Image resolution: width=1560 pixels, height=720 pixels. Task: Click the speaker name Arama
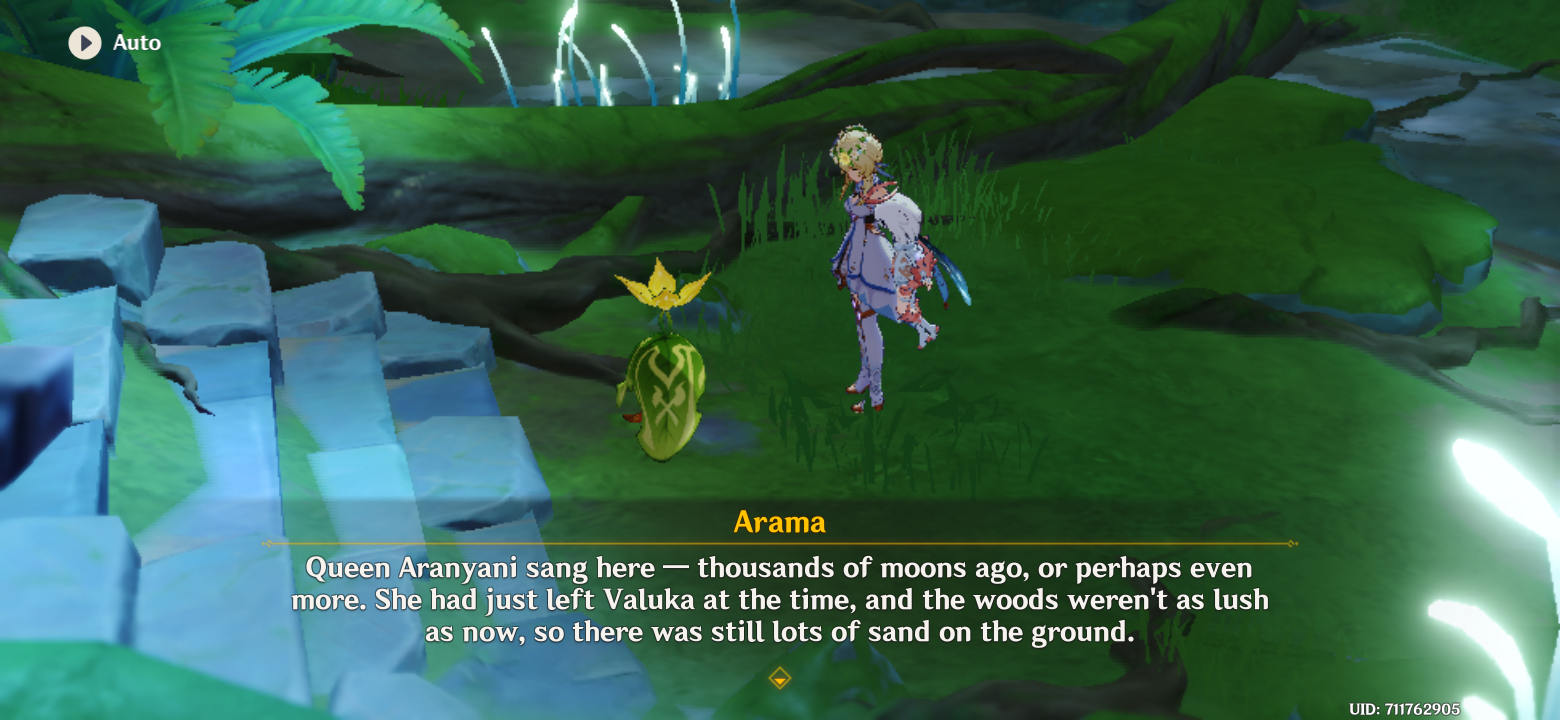point(779,521)
